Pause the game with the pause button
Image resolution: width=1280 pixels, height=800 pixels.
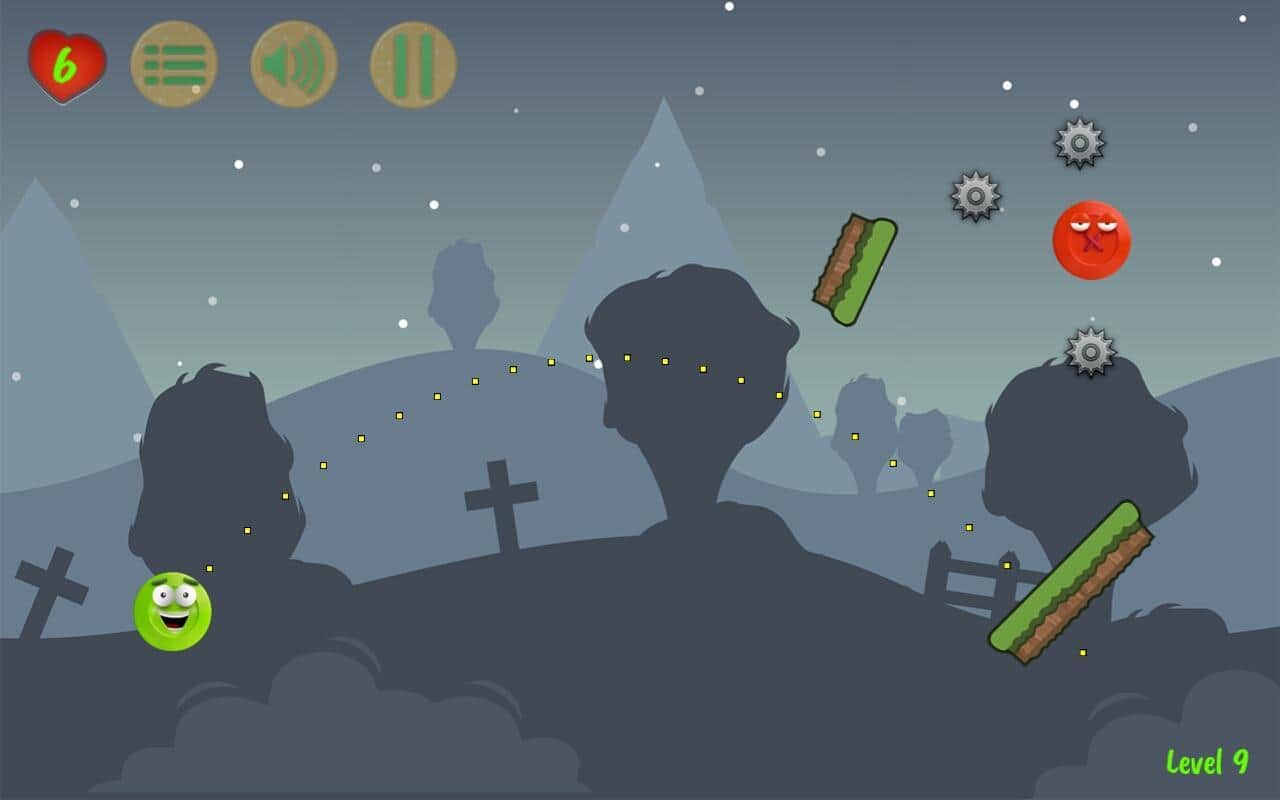coord(413,65)
